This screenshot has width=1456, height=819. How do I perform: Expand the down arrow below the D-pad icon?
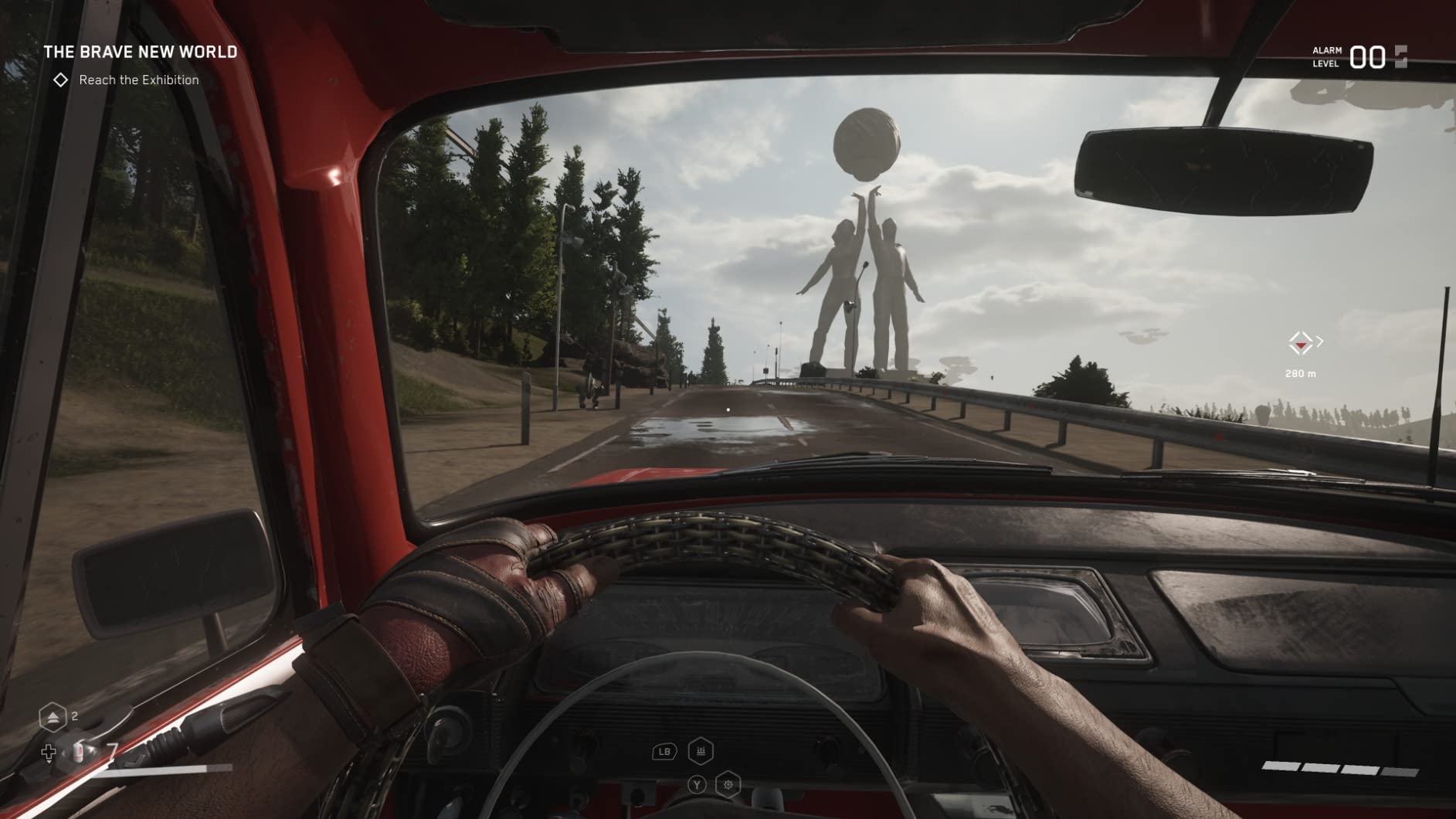pos(49,763)
